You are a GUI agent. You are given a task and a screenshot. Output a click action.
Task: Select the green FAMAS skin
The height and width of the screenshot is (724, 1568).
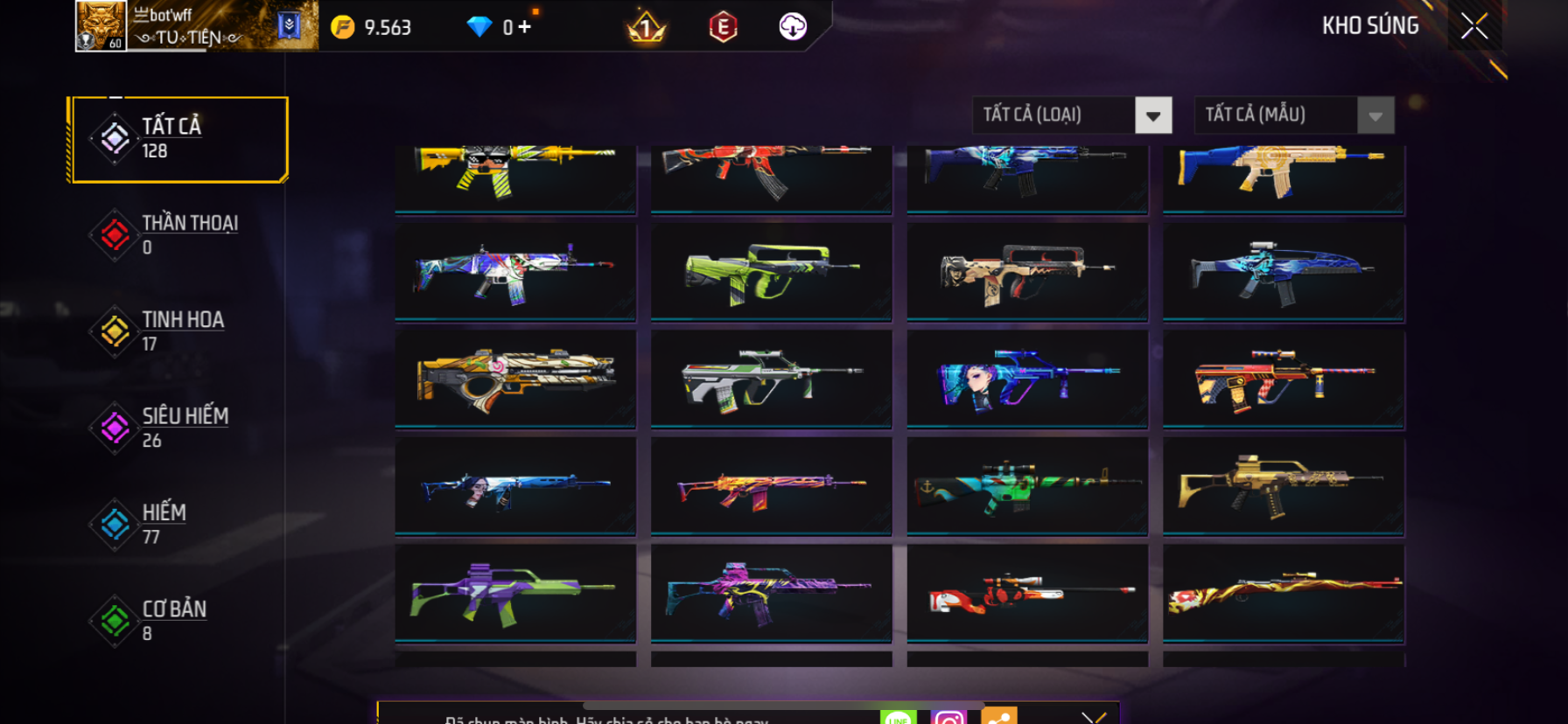point(771,272)
